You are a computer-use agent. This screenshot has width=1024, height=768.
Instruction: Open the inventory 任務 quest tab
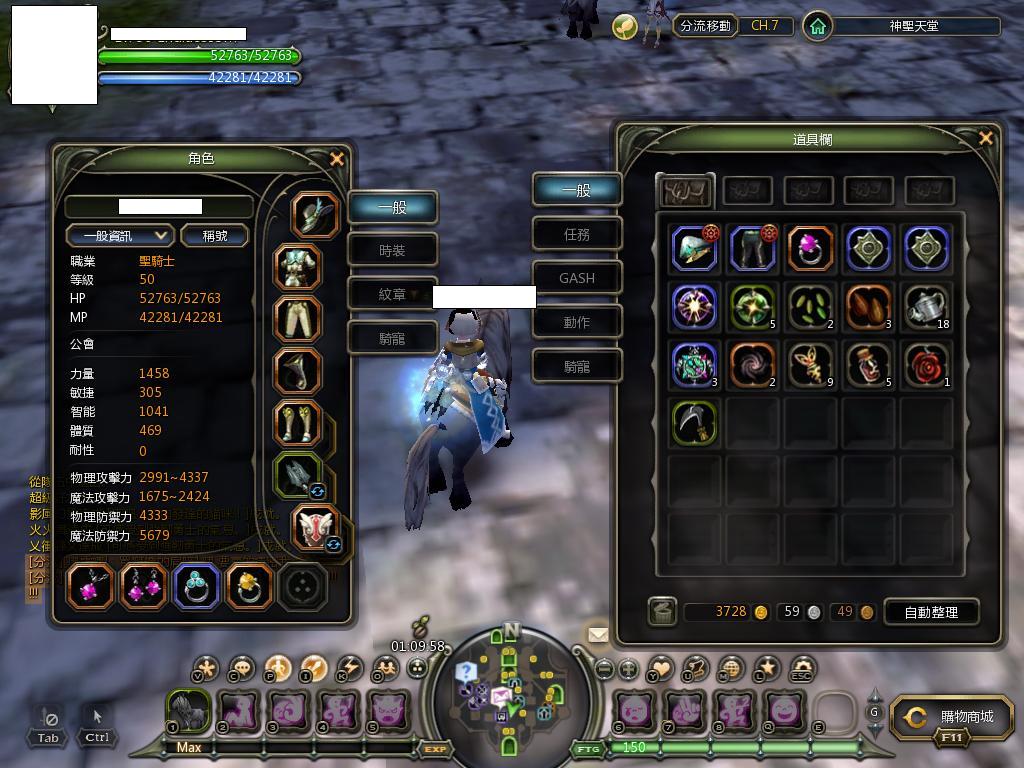pyautogui.click(x=577, y=234)
